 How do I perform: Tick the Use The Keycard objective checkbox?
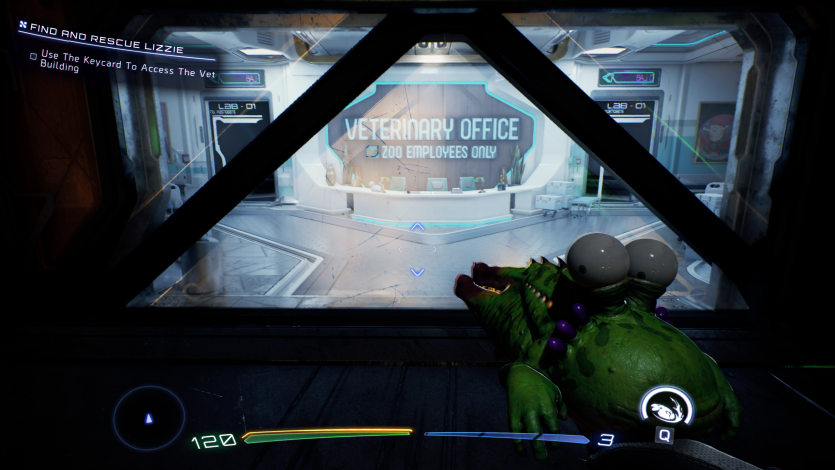pos(34,56)
